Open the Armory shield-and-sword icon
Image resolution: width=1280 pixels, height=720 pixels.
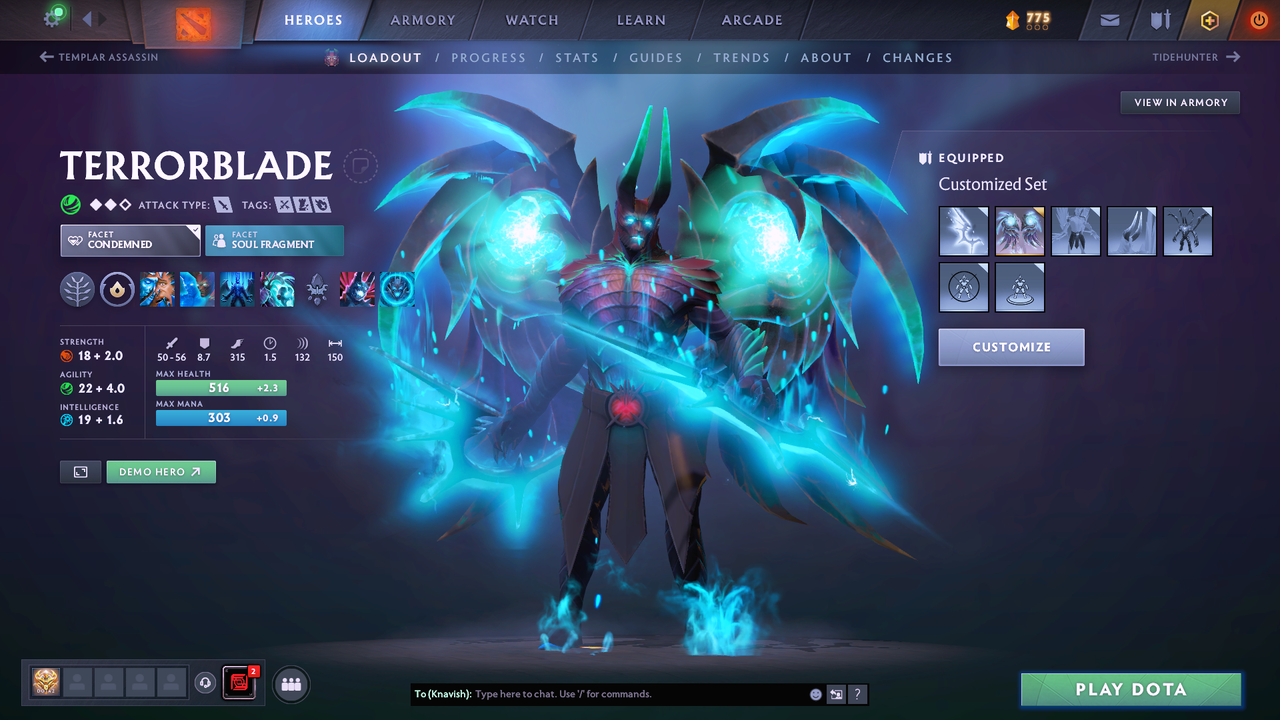1161,19
